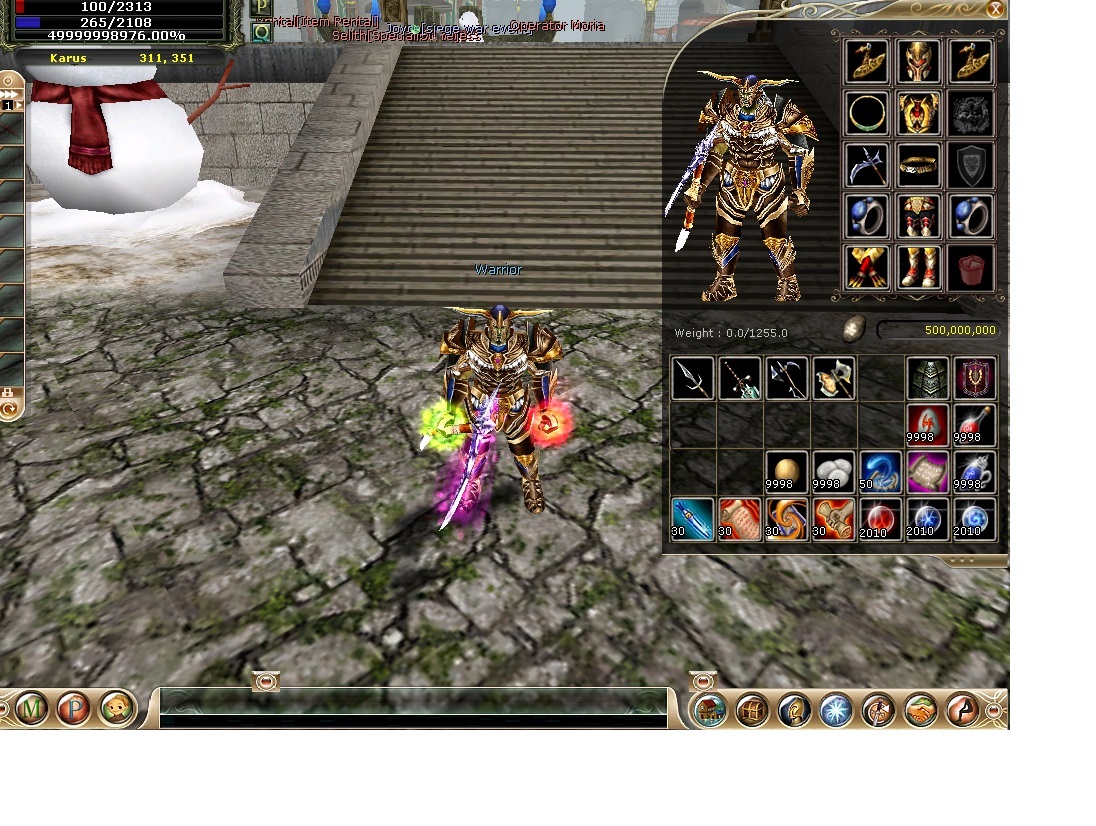Click the equipped scythe weapon slot
The width and height of the screenshot is (1096, 826).
point(867,165)
